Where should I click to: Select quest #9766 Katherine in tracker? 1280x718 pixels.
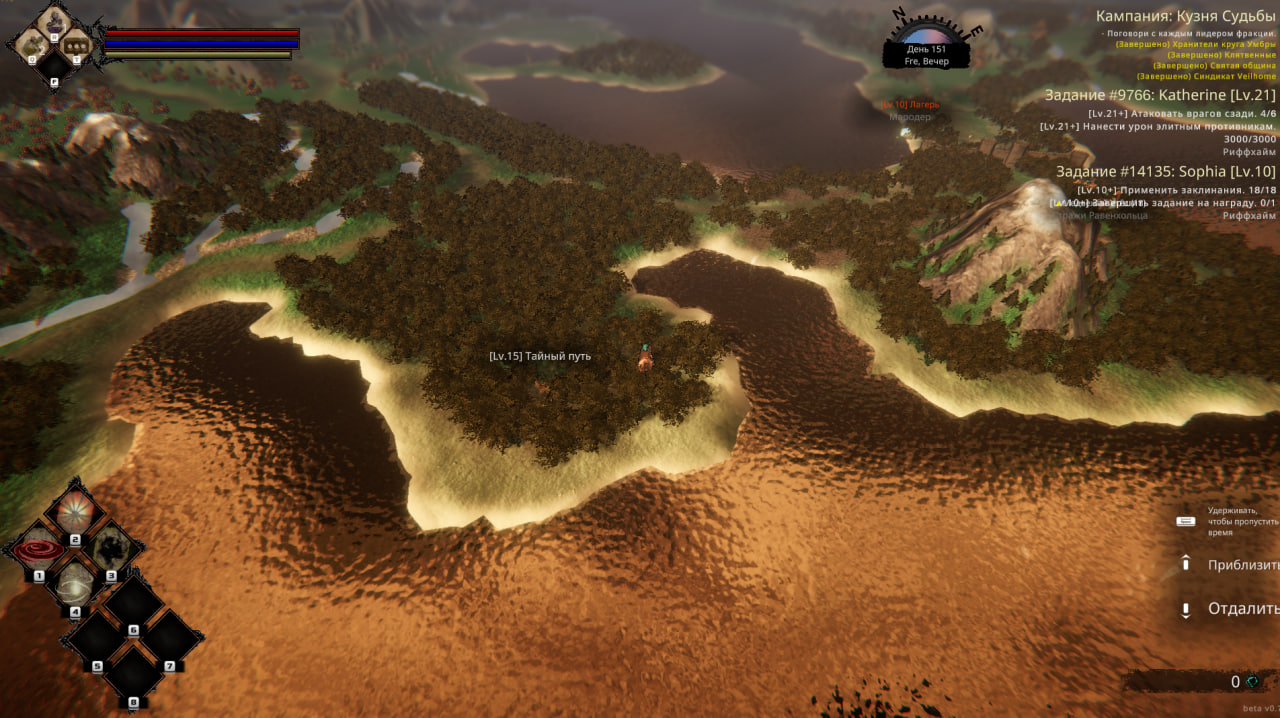tap(1160, 95)
